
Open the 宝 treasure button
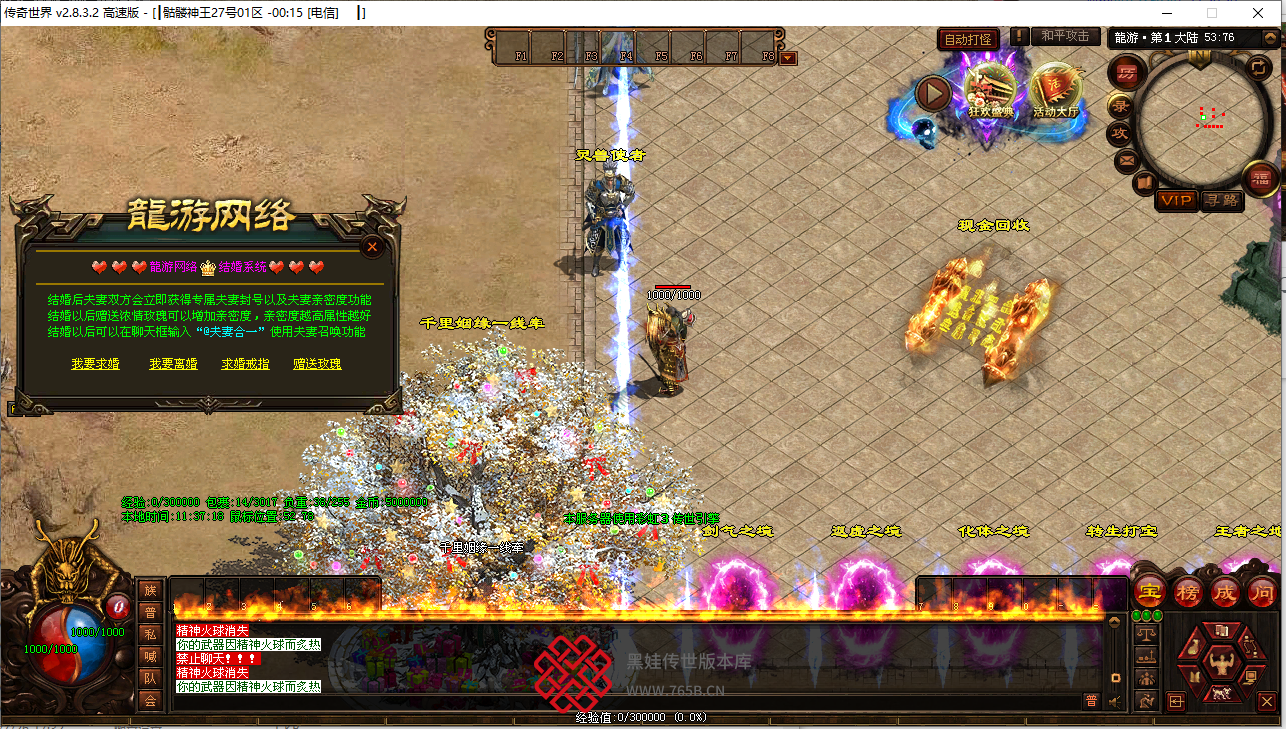[1148, 591]
